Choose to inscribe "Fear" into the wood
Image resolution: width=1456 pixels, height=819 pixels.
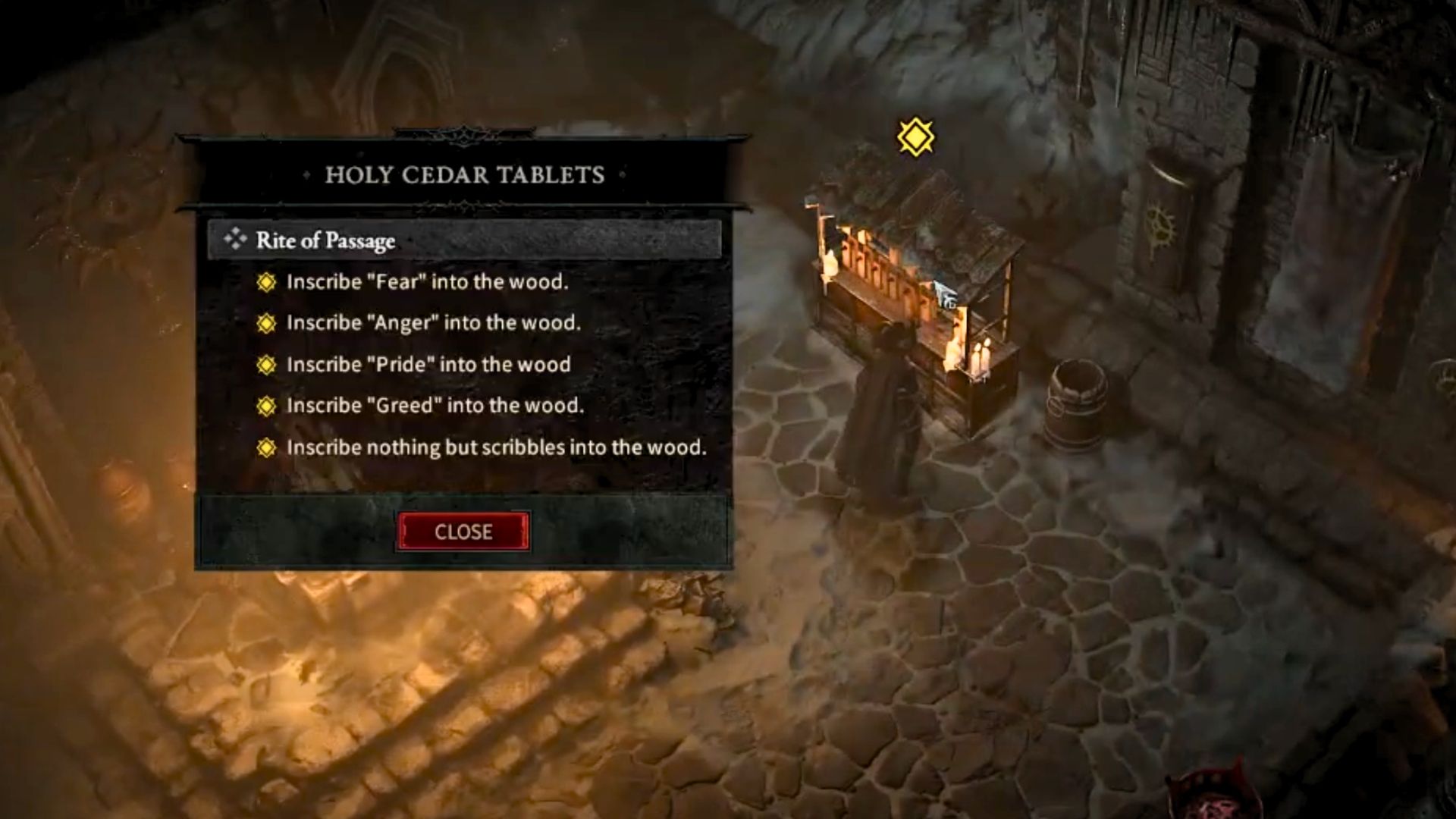point(426,282)
